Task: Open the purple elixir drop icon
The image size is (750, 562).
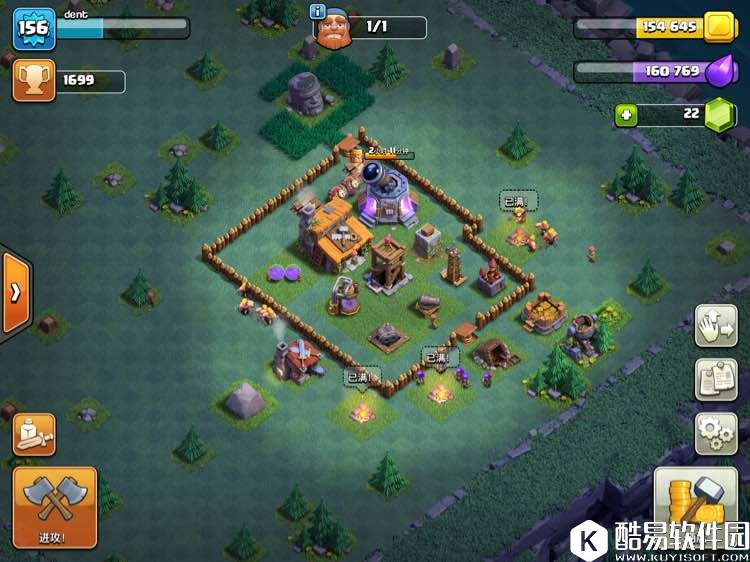Action: click(x=720, y=71)
